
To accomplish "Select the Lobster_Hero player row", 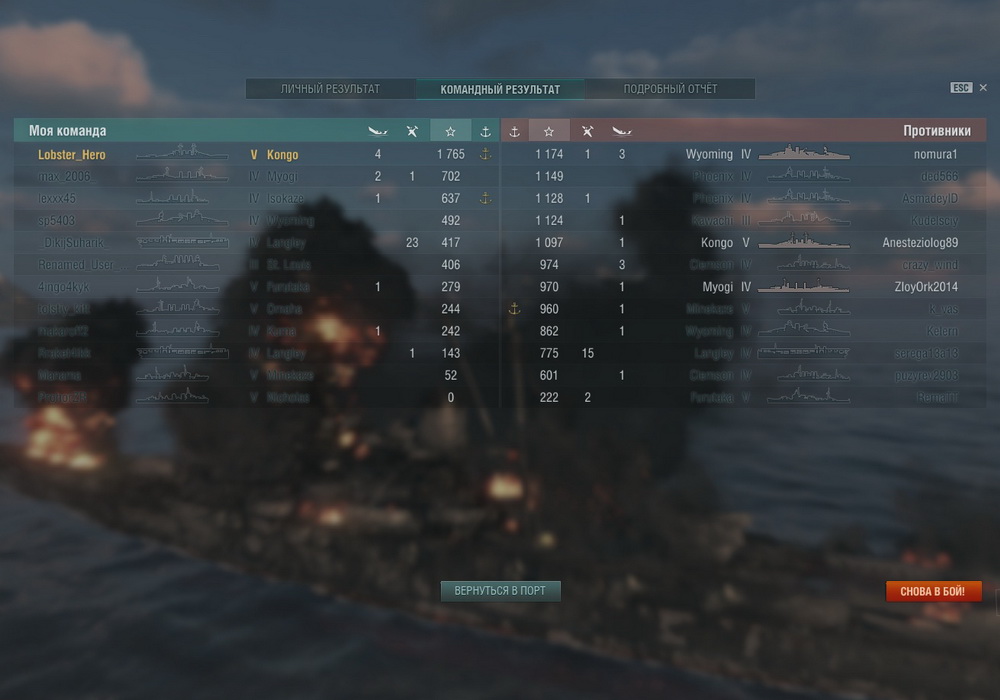I will click(x=72, y=155).
